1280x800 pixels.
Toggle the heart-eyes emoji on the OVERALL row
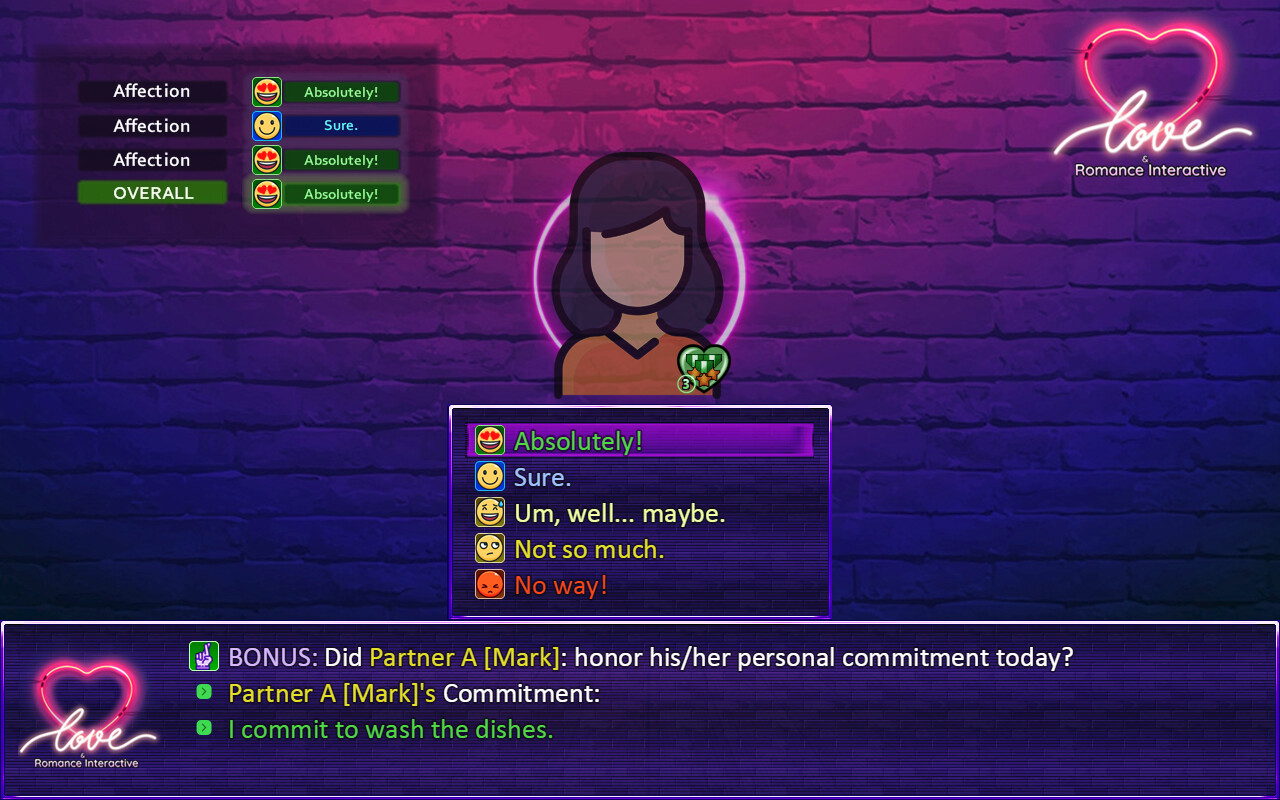pyautogui.click(x=266, y=193)
